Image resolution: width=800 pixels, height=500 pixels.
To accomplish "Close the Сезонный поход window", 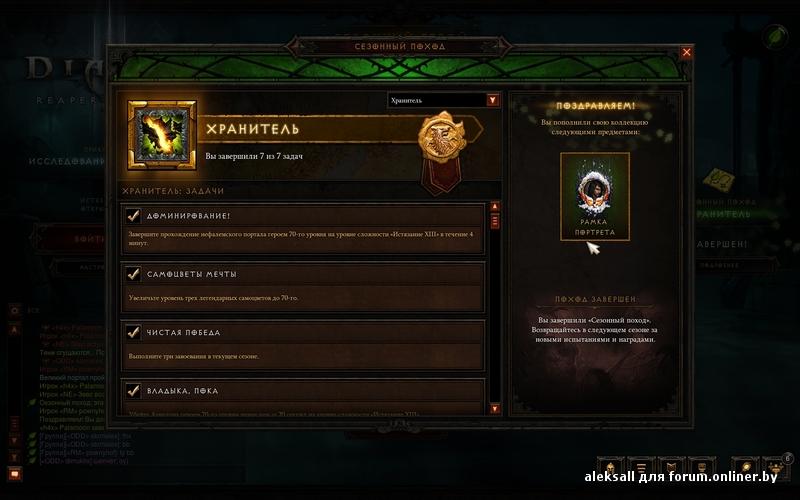I will tap(686, 52).
